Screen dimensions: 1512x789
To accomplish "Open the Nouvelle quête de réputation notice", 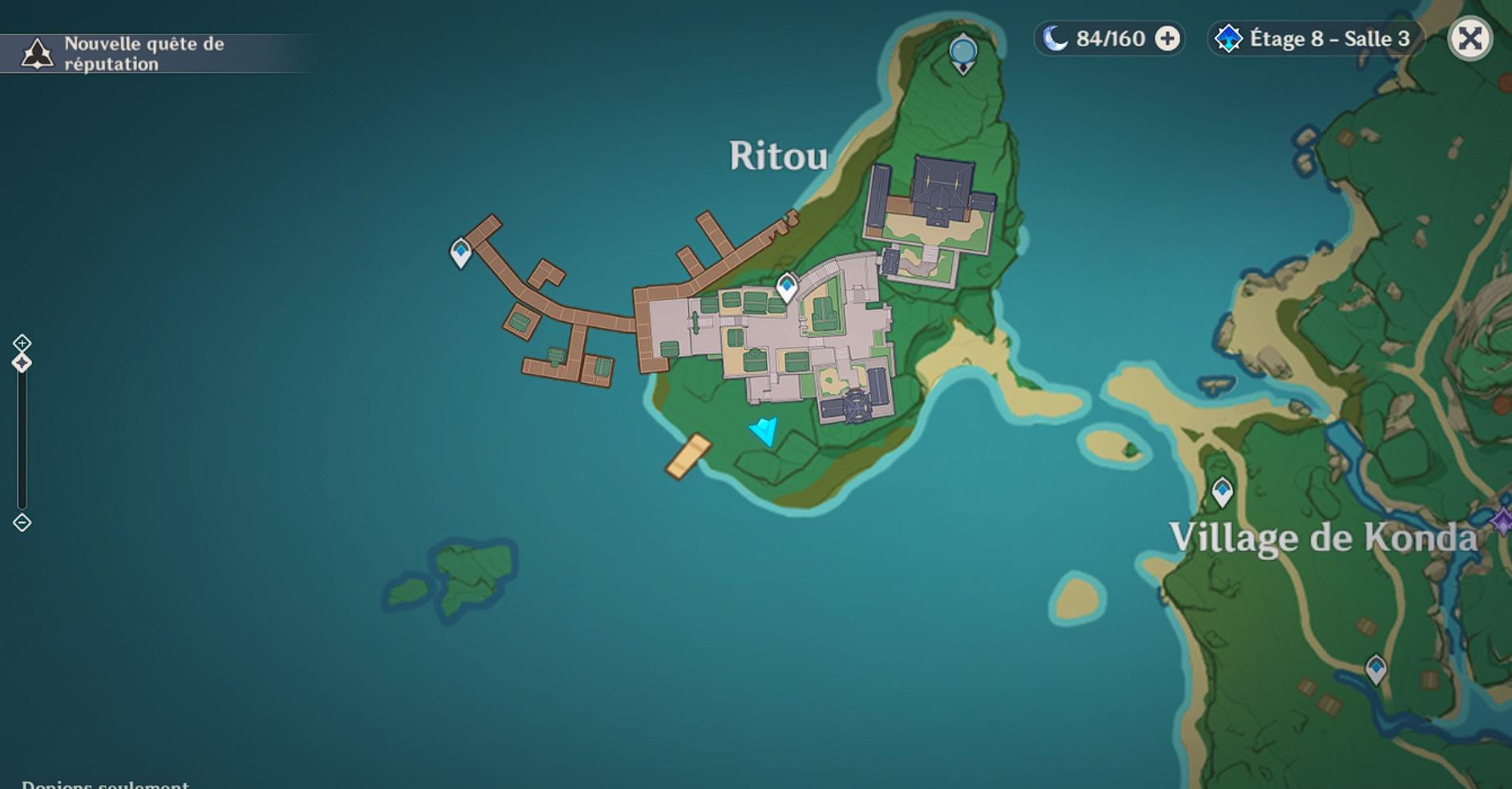I will point(144,54).
